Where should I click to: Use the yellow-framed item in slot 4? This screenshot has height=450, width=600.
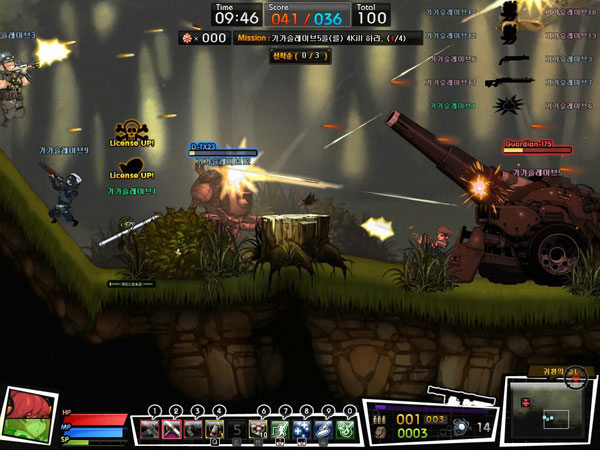tap(216, 430)
